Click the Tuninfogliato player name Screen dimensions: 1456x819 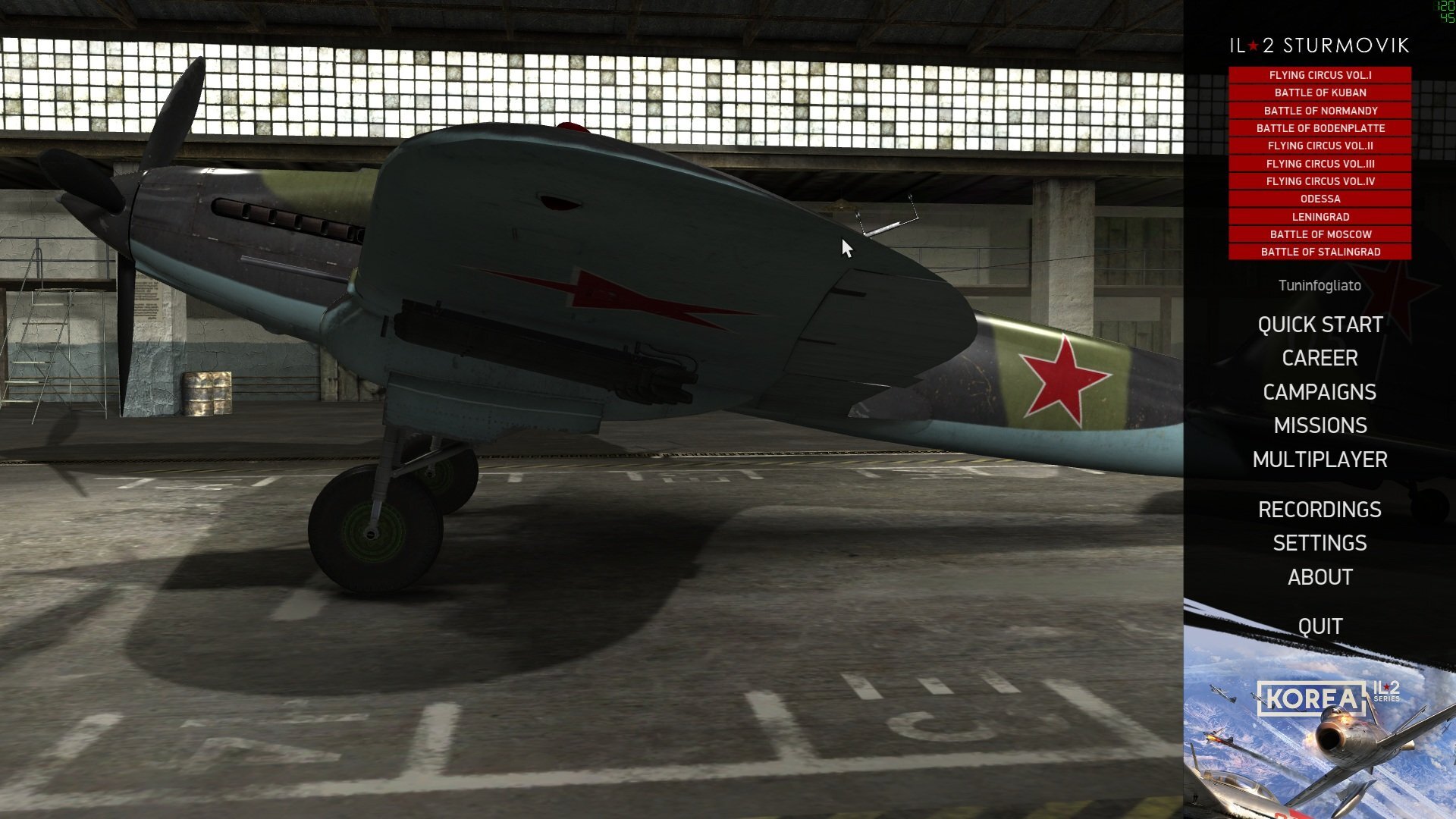[1321, 286]
